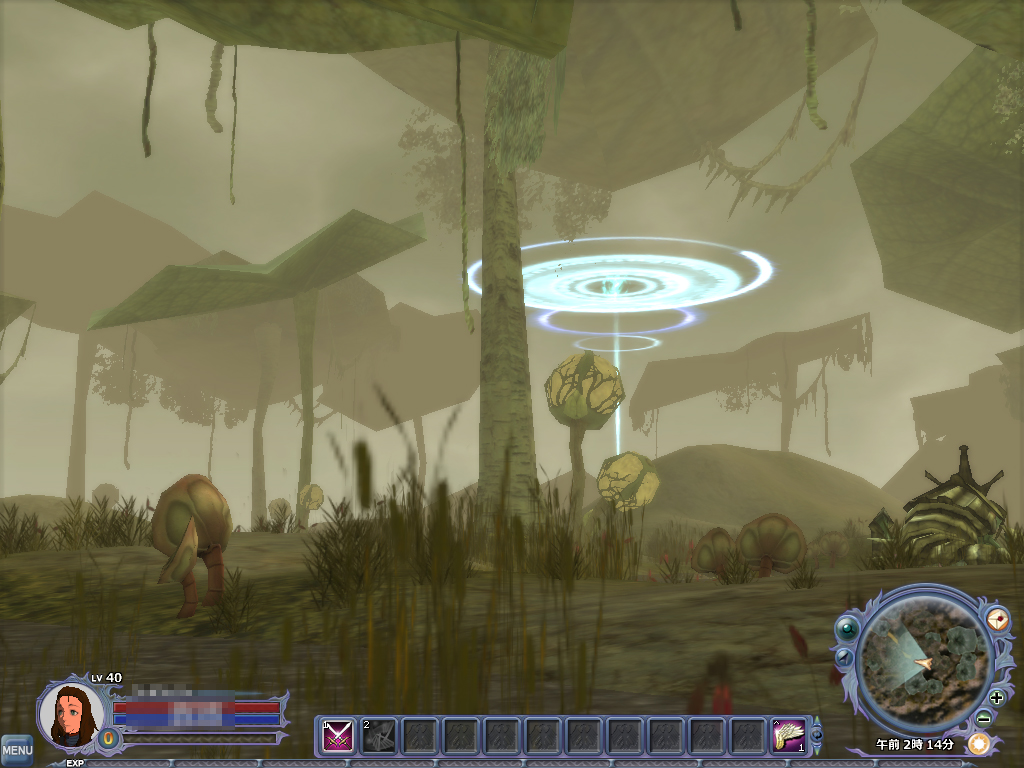Use the golden wing item slot
This screenshot has height=768, width=1024.
(x=790, y=737)
